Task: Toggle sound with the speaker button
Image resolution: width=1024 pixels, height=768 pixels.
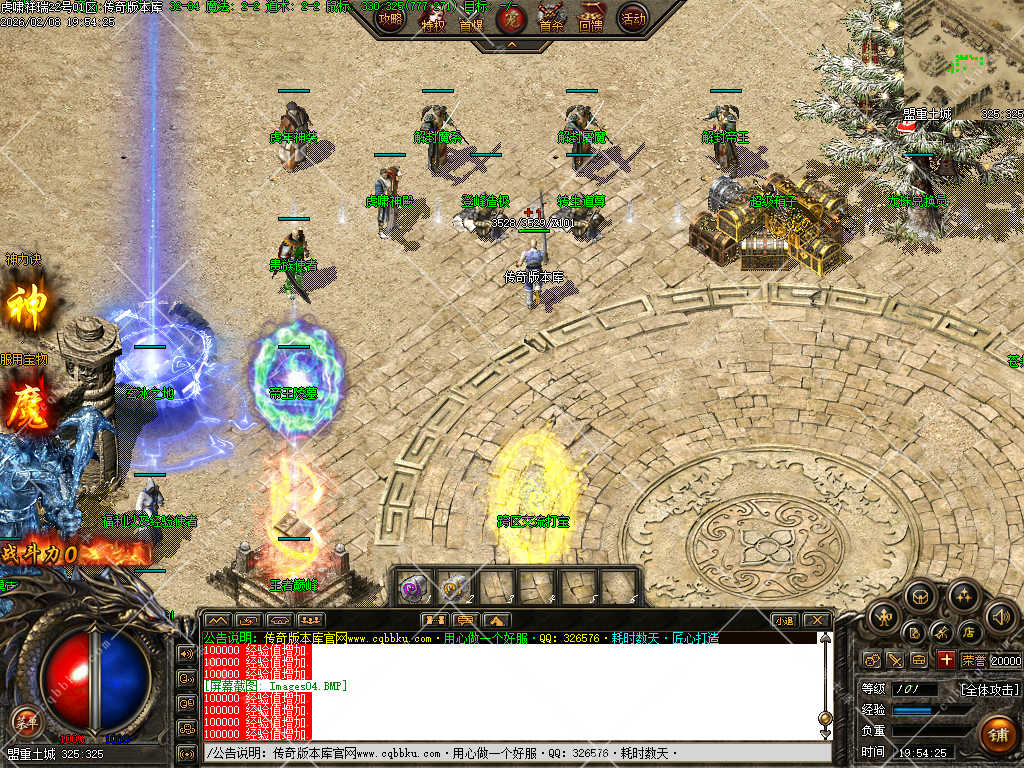Action: pyautogui.click(x=1000, y=617)
